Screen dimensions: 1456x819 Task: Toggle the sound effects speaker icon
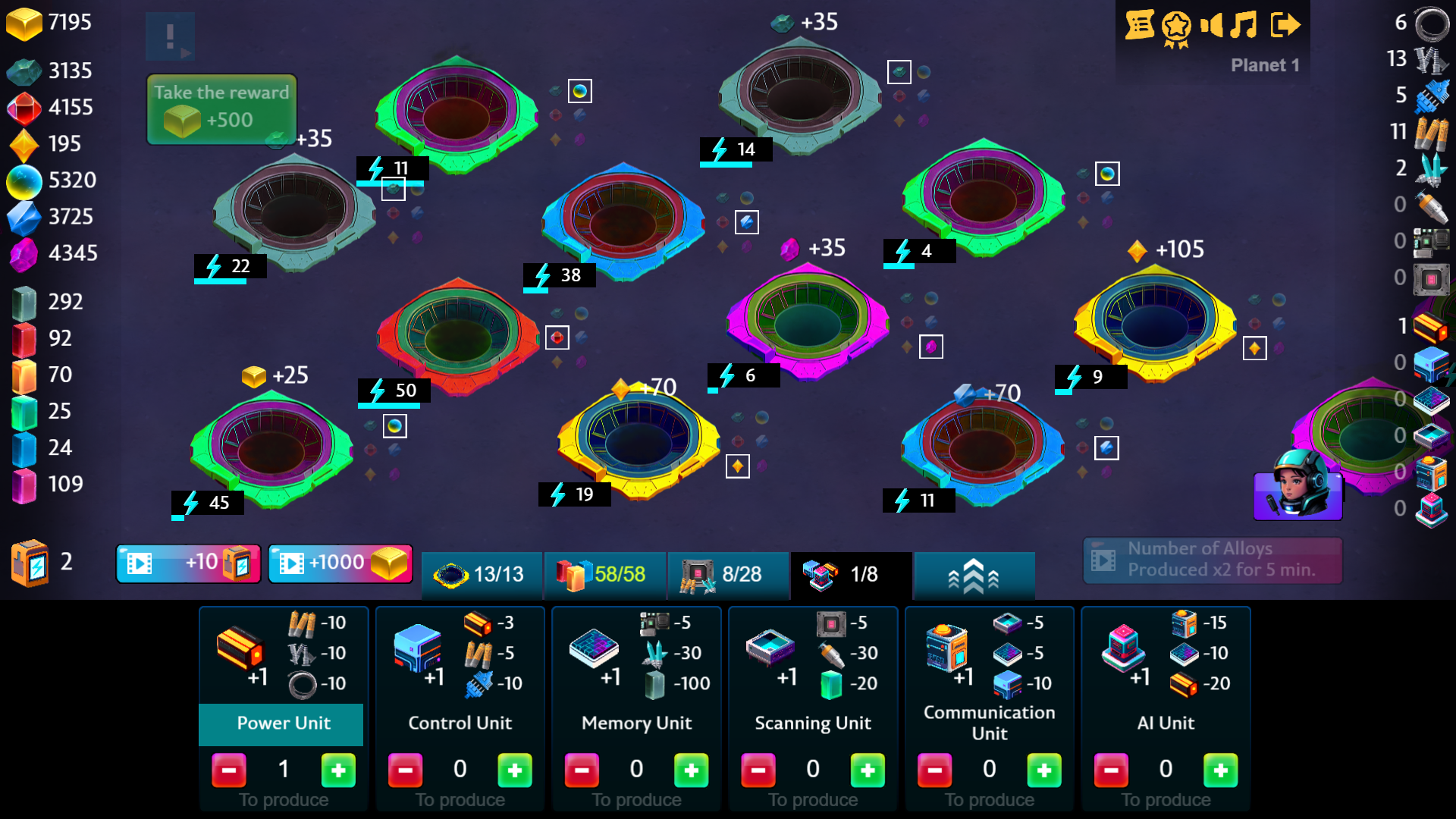[1213, 25]
